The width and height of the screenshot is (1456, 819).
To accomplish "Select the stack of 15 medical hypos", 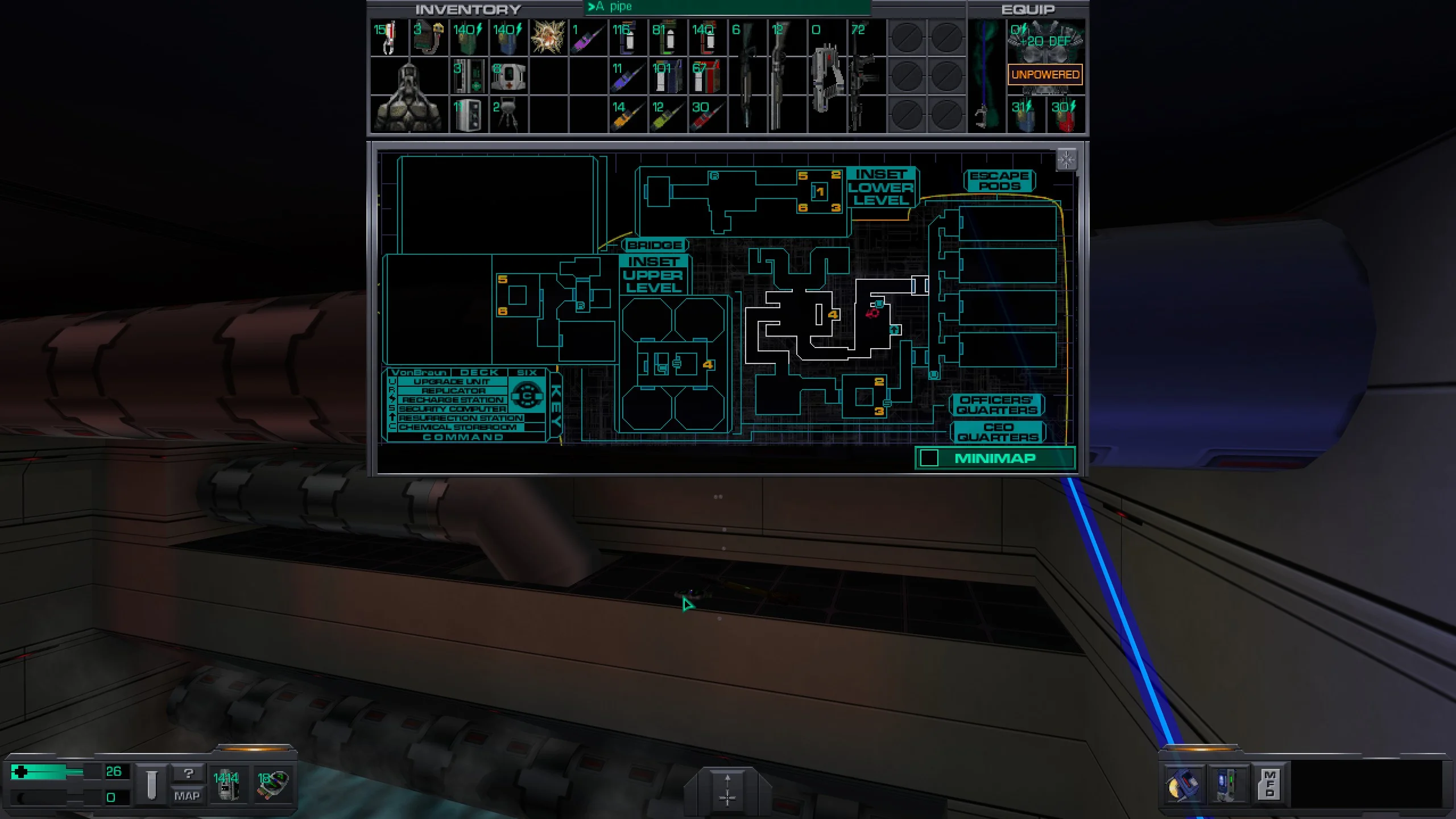I will click(x=388, y=38).
